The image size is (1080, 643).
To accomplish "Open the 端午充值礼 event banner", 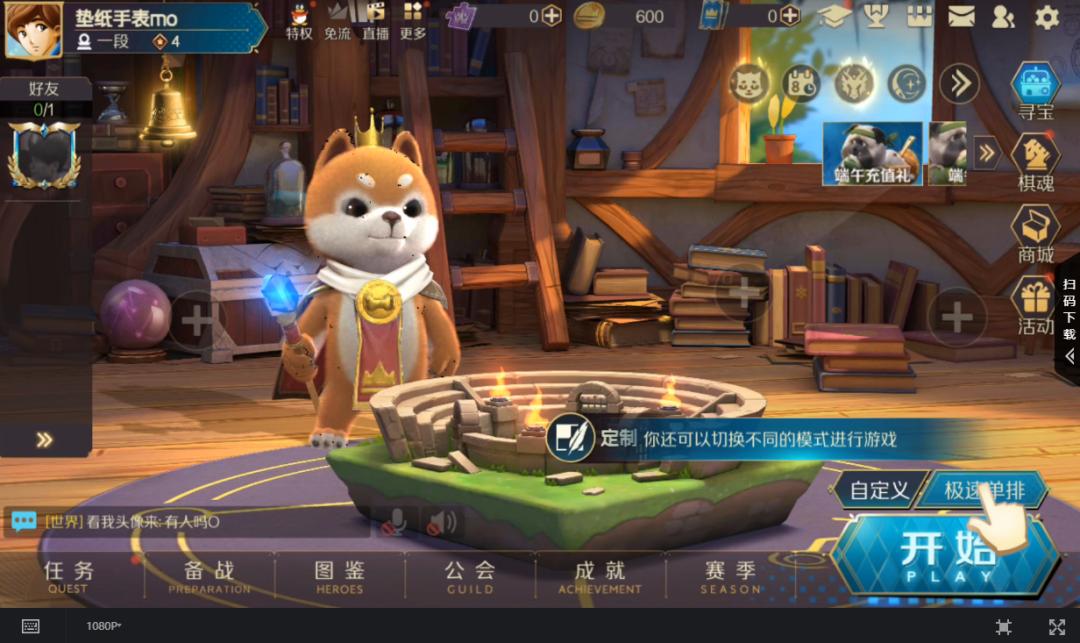I will (x=872, y=154).
